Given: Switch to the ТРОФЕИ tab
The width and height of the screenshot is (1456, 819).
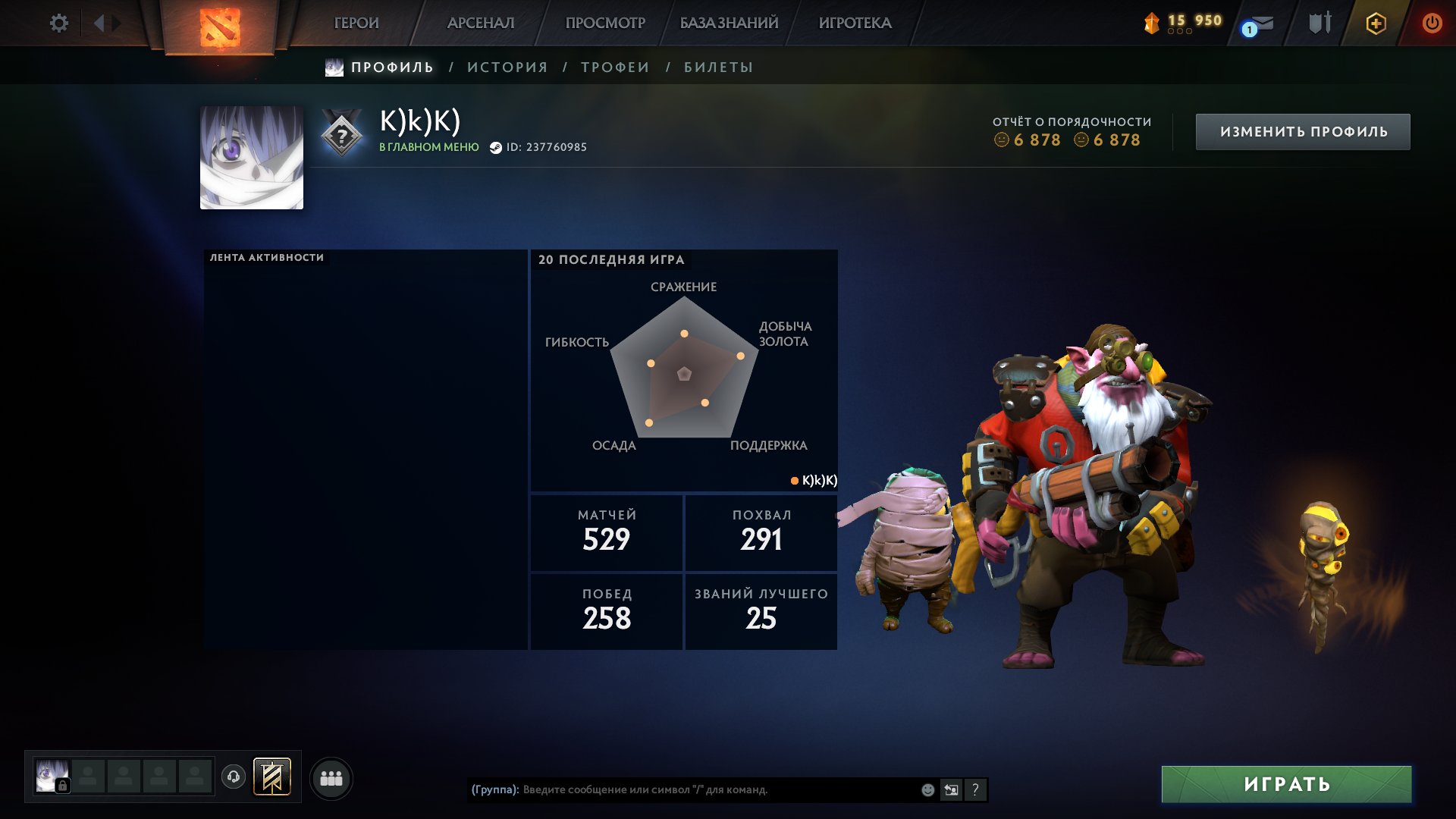Looking at the screenshot, I should [x=613, y=67].
